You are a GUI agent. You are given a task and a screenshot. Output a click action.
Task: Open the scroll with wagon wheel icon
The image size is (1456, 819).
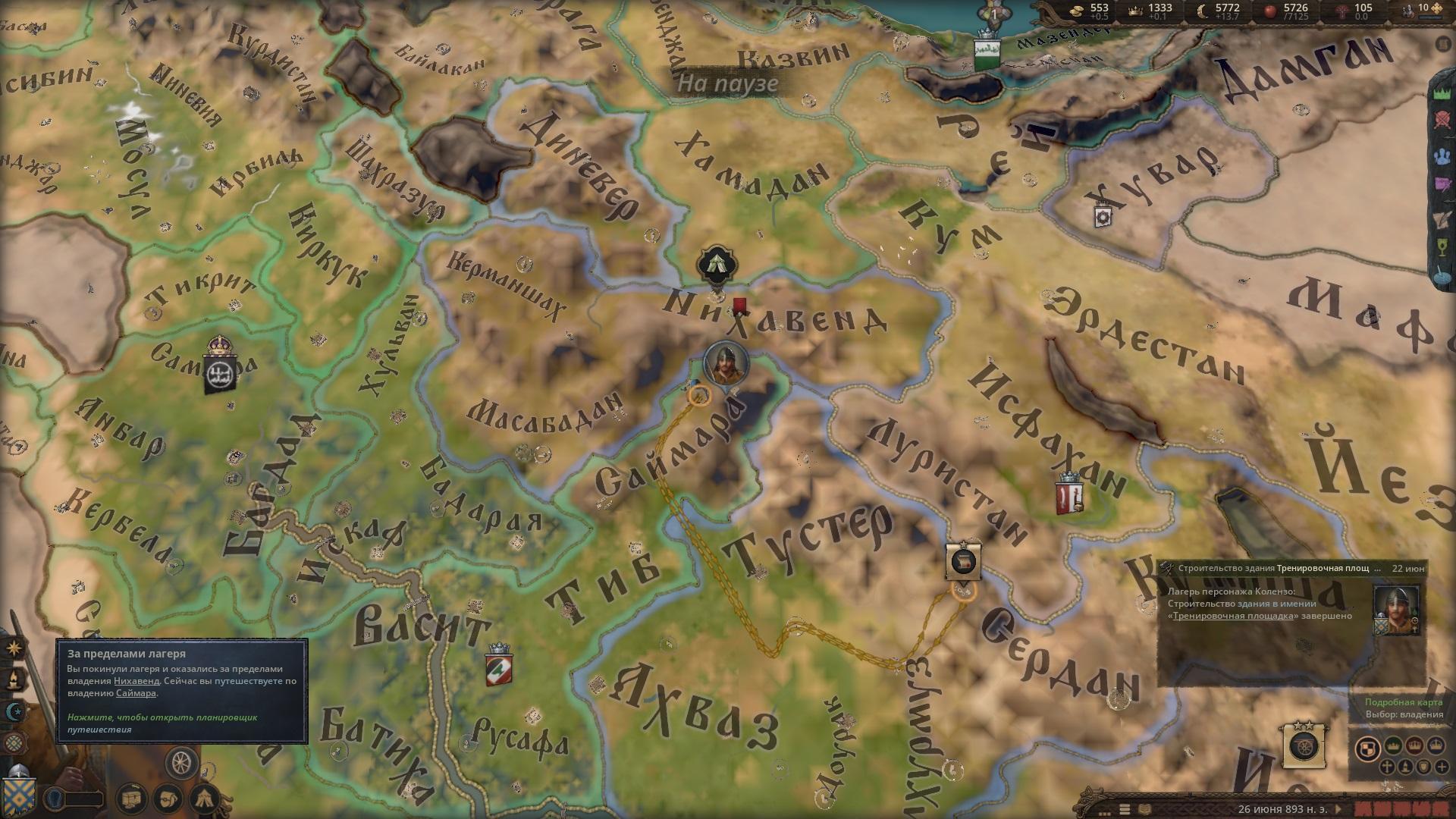click(x=1305, y=744)
